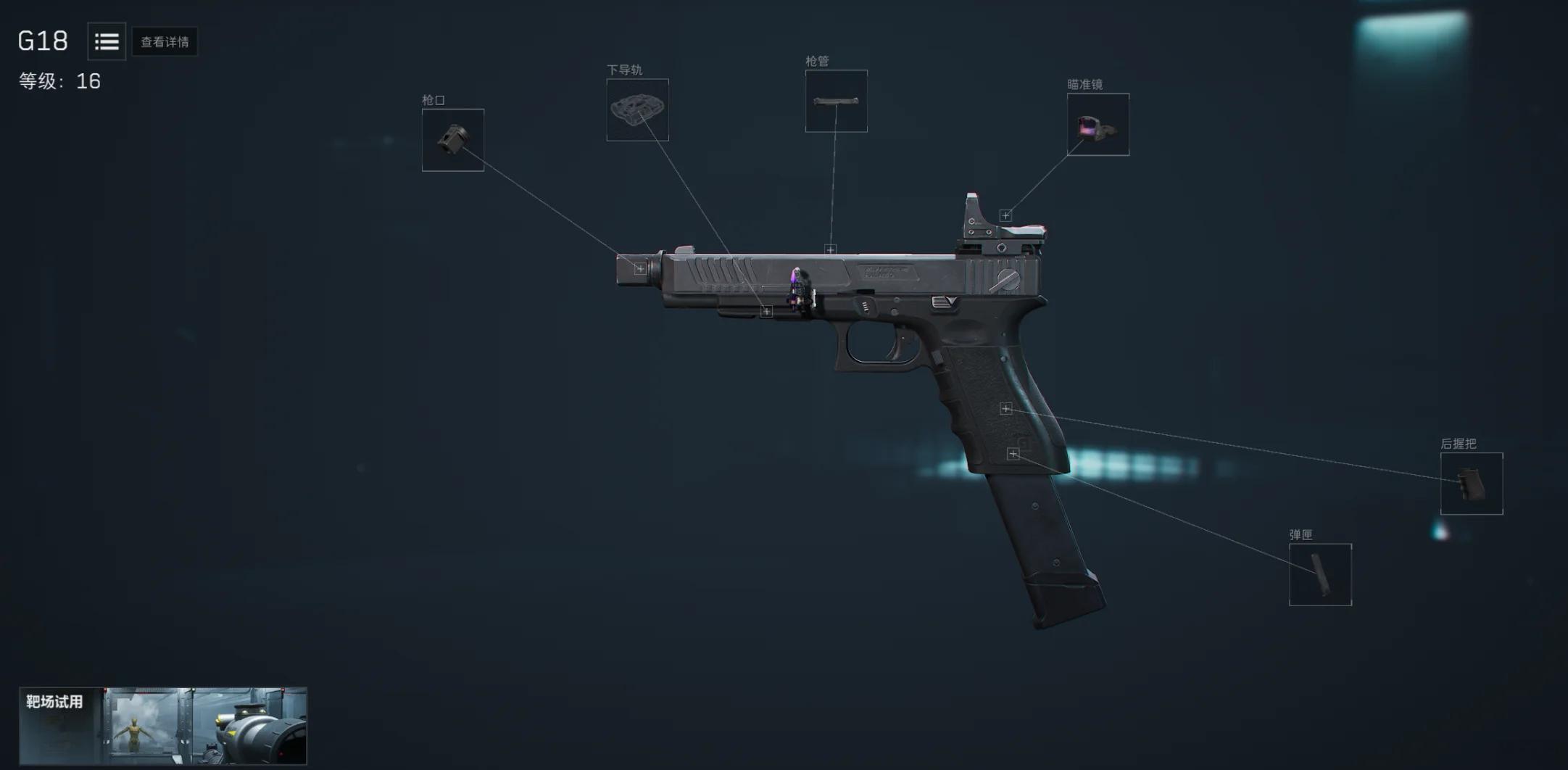Open the 下导轨 lower rail slot
1568x770 pixels.
637,109
